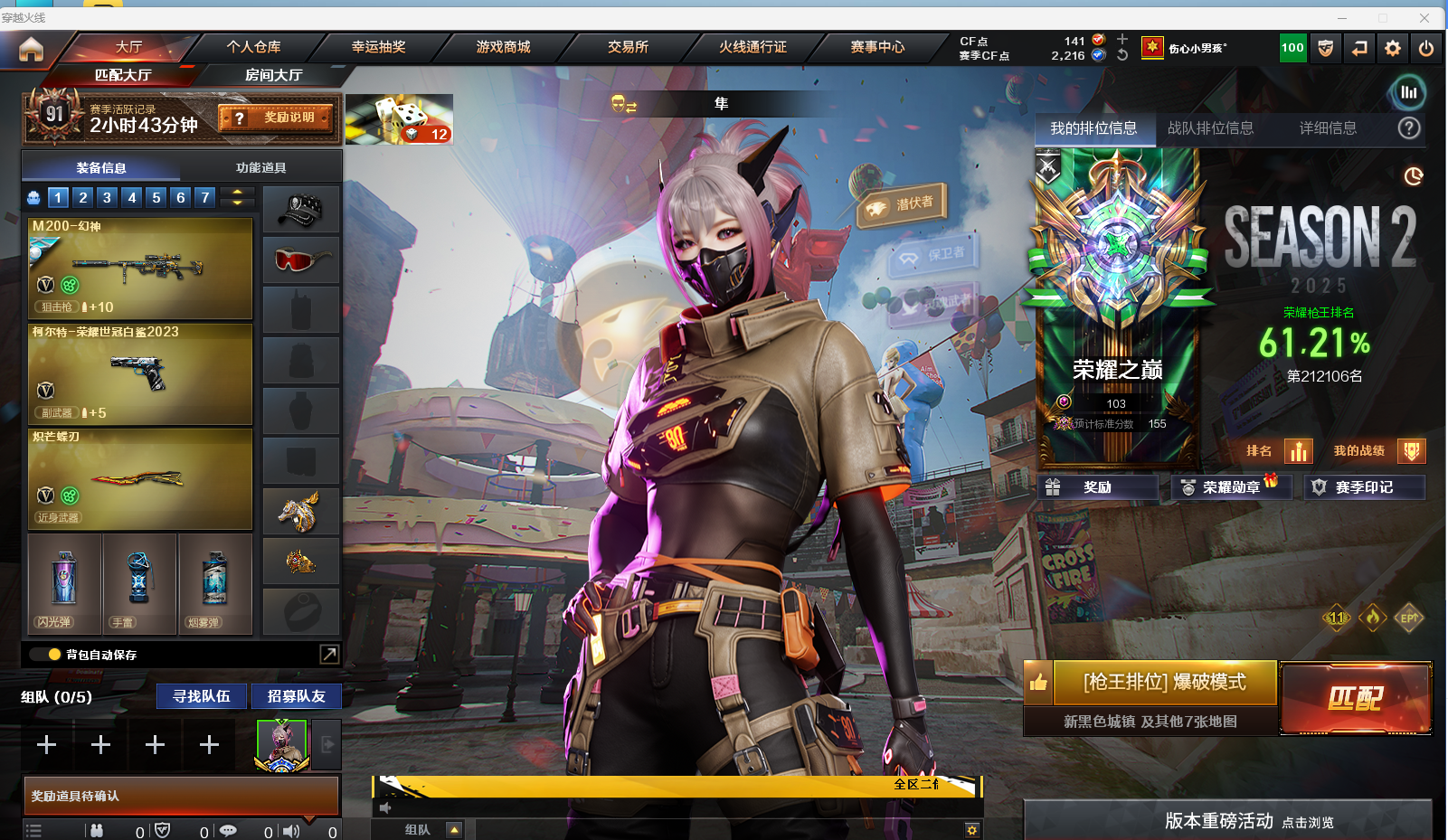This screenshot has width=1448, height=840.
Task: Open 赛季印记 season mark
Action: pyautogui.click(x=1364, y=487)
